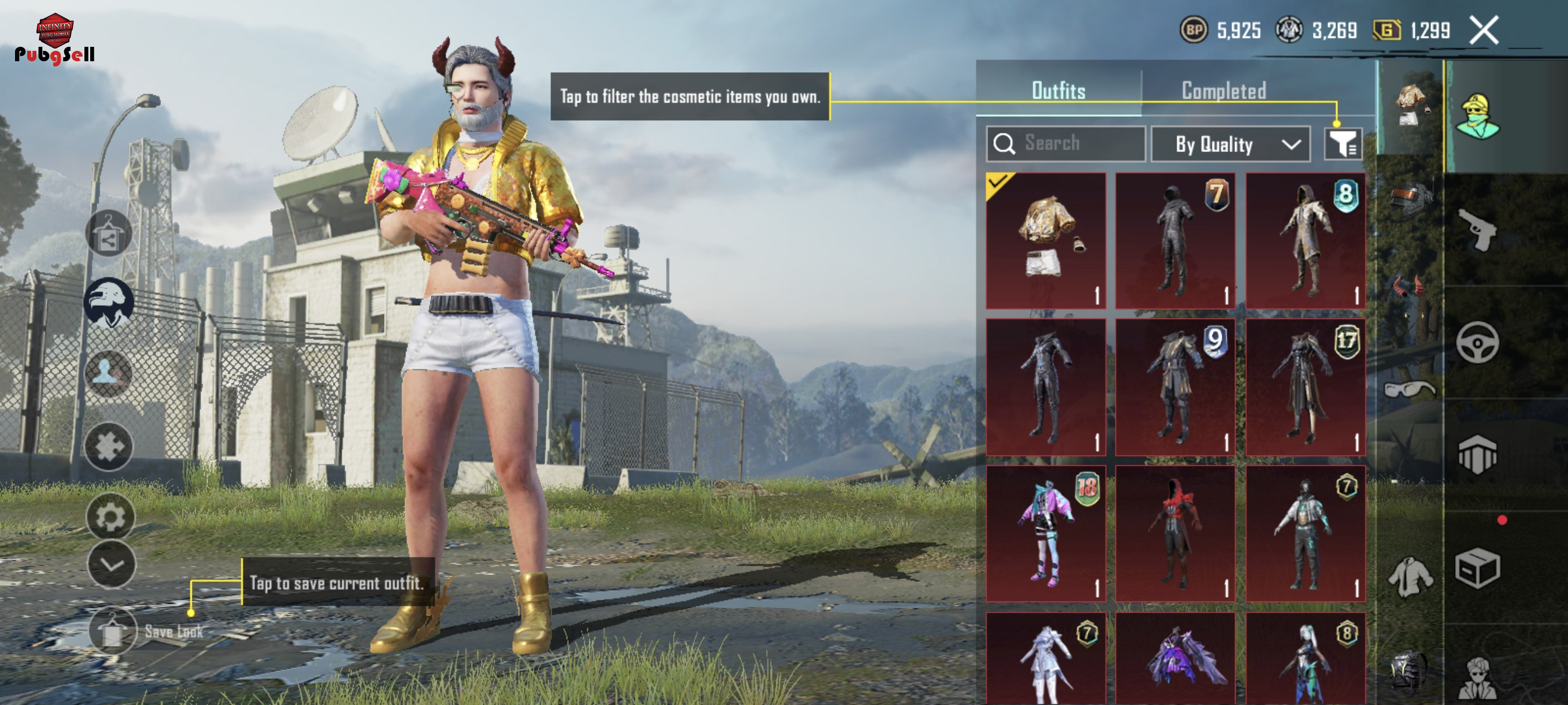Viewport: 1568px width, 705px height.
Task: Select the dark coat outfit with badge 17
Action: point(1305,387)
